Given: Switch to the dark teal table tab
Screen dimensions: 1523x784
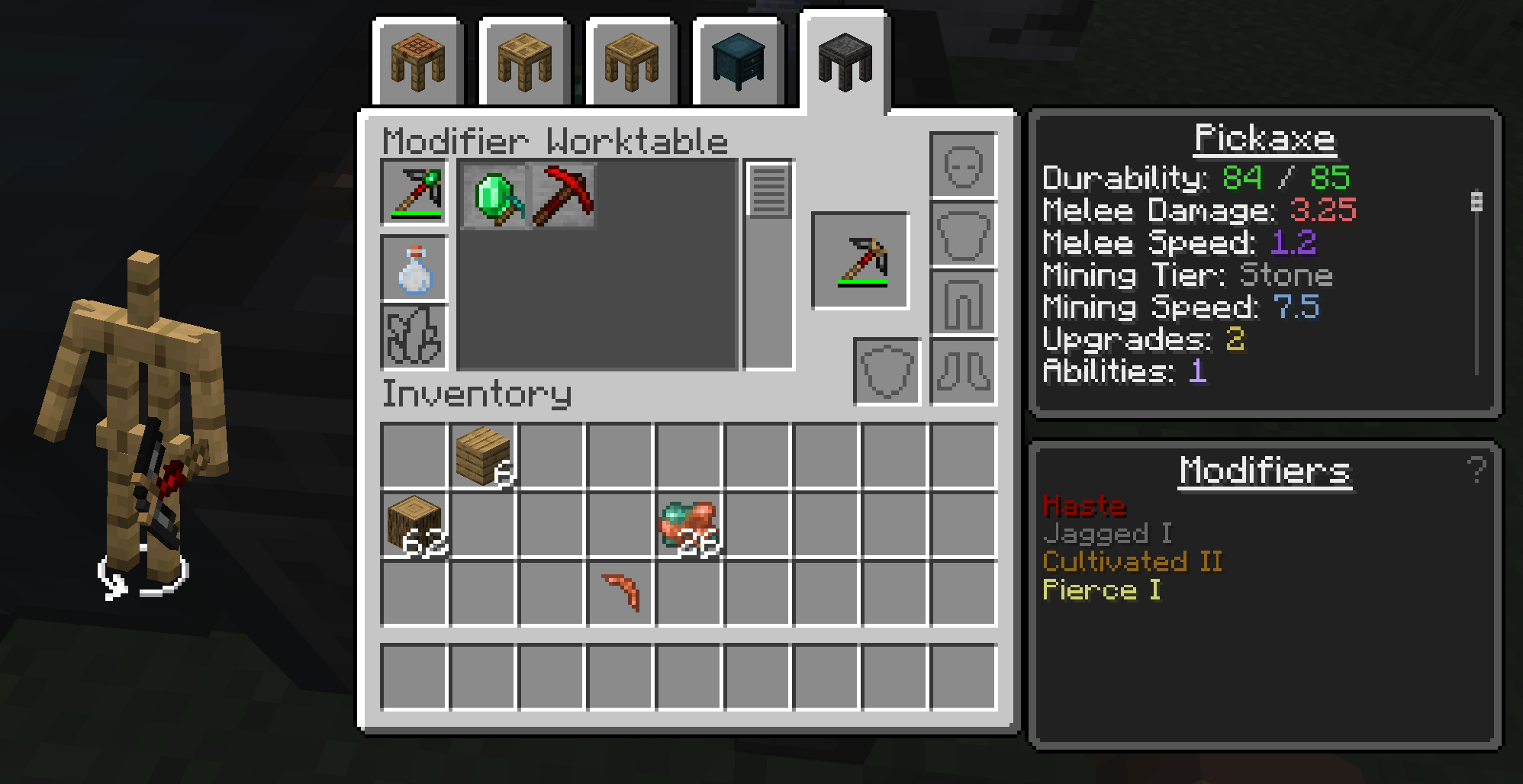Looking at the screenshot, I should (738, 63).
